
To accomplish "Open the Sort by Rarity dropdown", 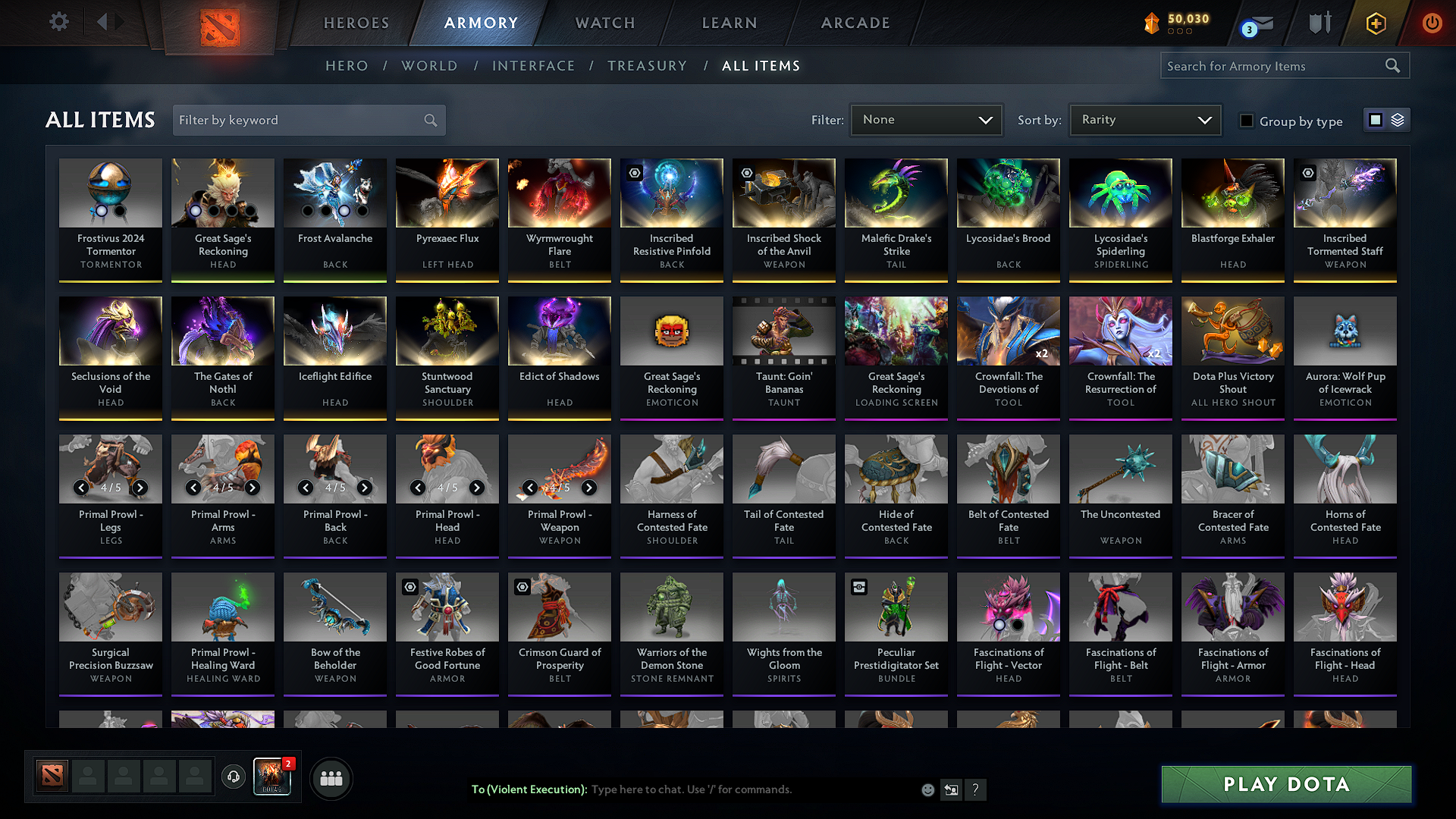I will [1145, 119].
